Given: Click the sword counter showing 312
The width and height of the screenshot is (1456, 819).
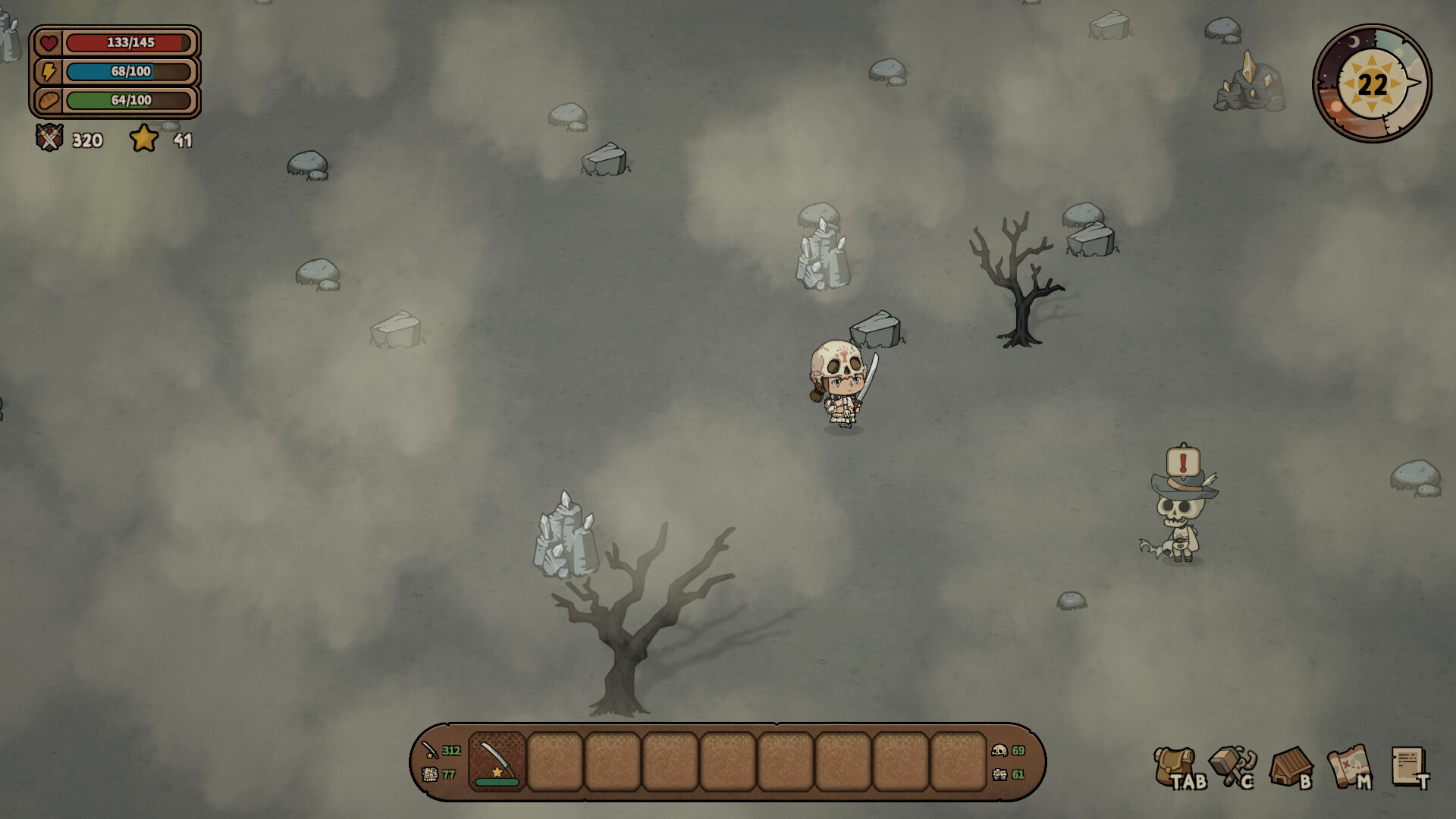Looking at the screenshot, I should coord(440,752).
